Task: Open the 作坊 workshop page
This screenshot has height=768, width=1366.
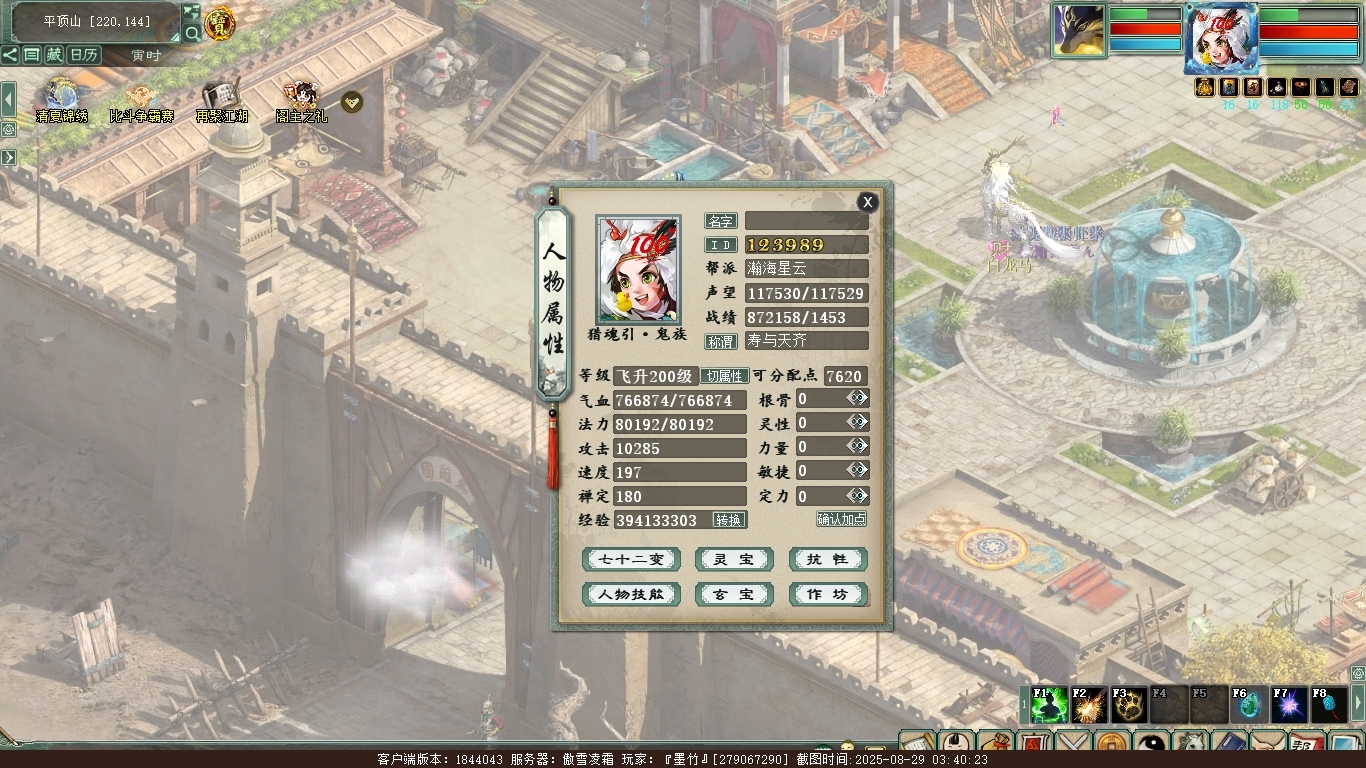Action: coord(827,595)
